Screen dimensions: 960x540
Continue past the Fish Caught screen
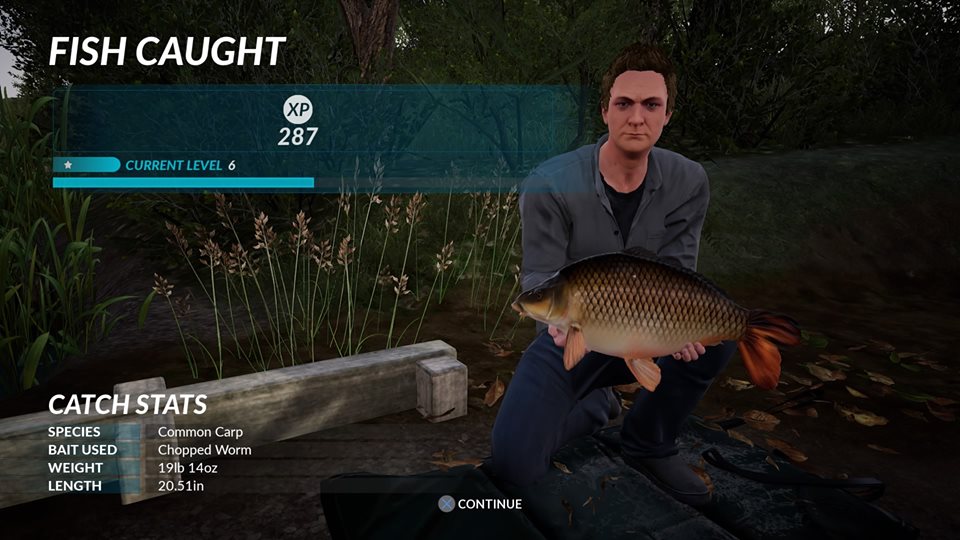click(x=481, y=504)
